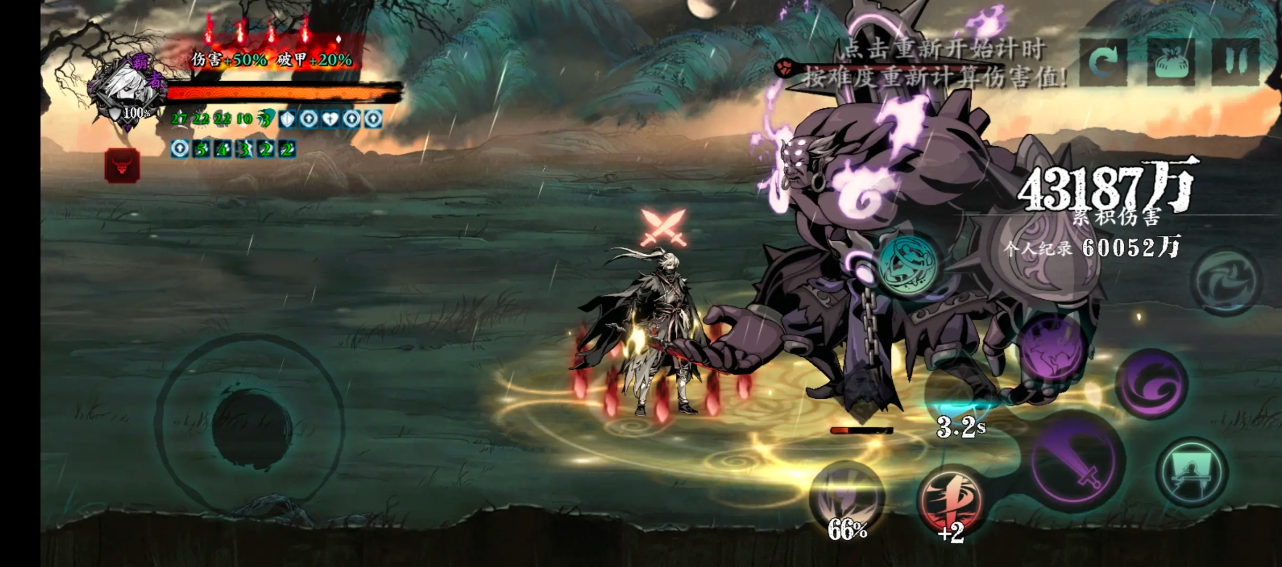The width and height of the screenshot is (1282, 567).
Task: Activate the purple swirl skill
Action: pyautogui.click(x=1151, y=383)
